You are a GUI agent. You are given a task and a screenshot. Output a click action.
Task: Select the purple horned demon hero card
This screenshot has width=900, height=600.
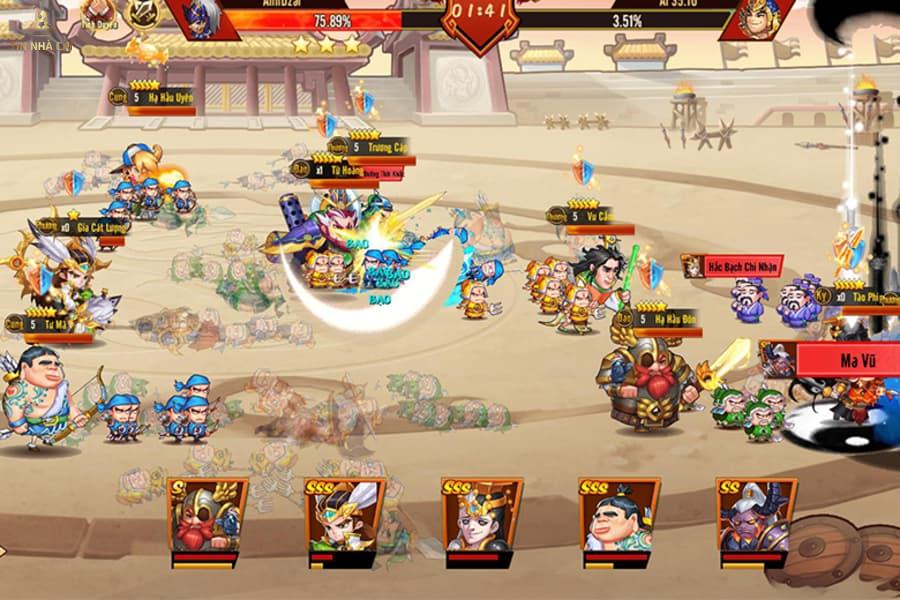(756, 516)
